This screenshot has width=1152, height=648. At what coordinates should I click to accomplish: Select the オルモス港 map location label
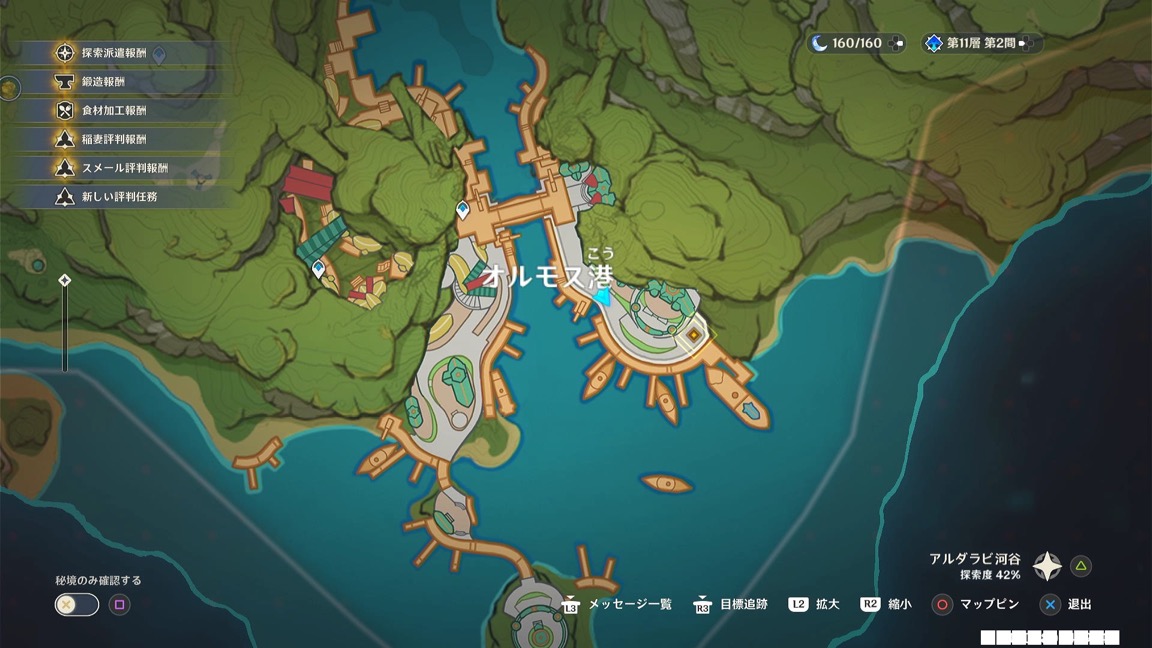click(x=546, y=275)
